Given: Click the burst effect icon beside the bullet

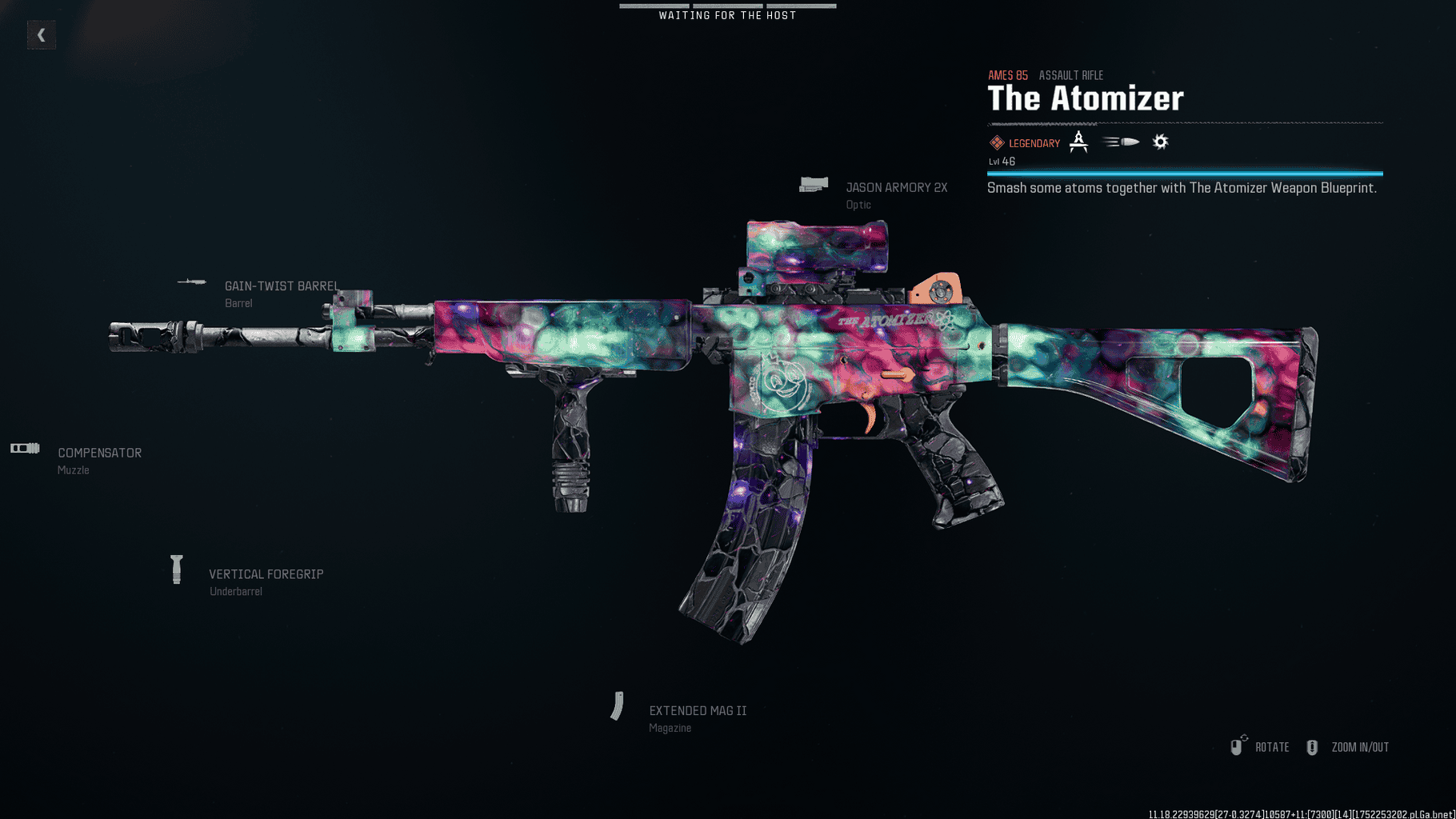Looking at the screenshot, I should click(x=1160, y=142).
